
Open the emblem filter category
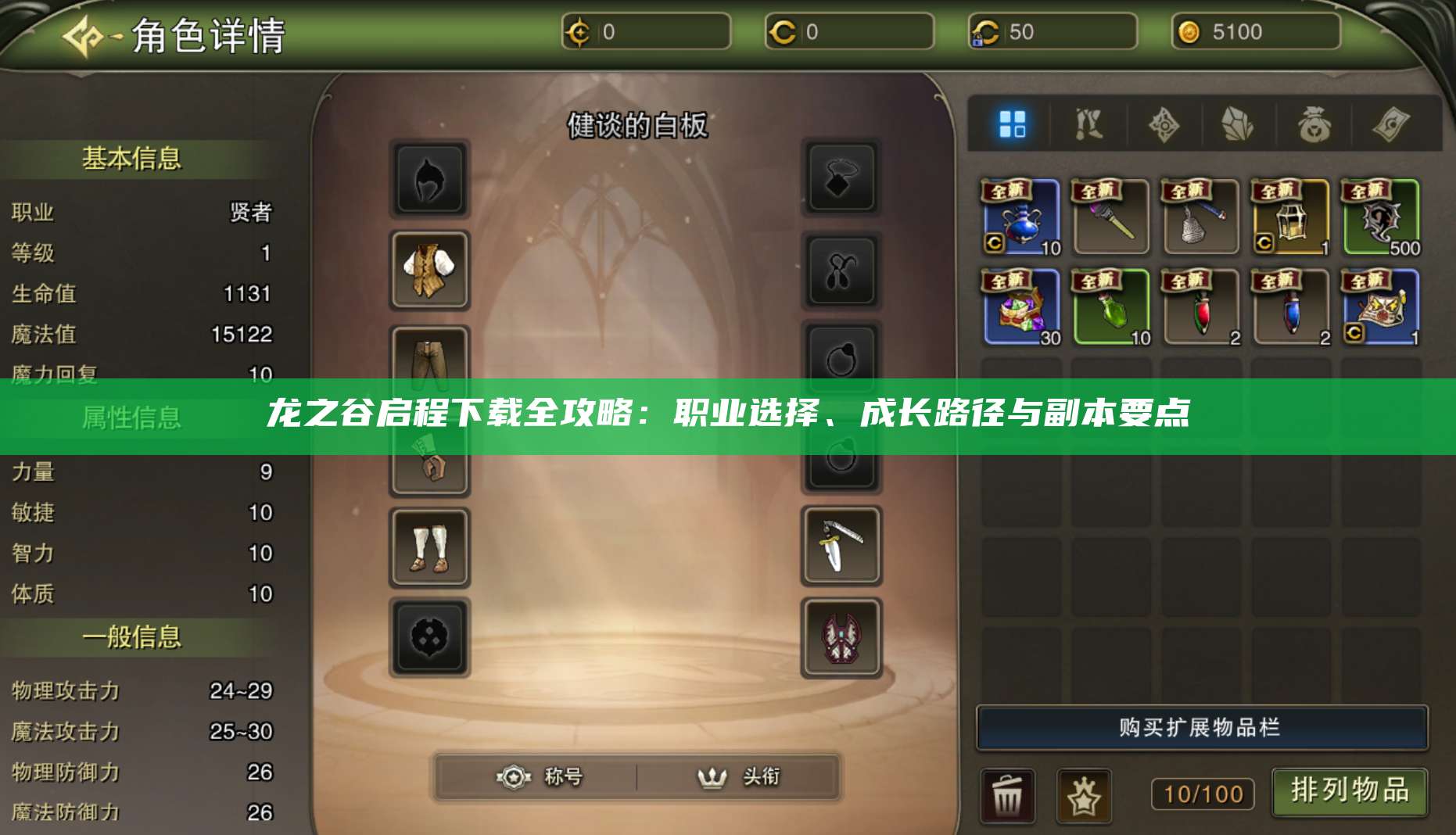tap(1164, 124)
